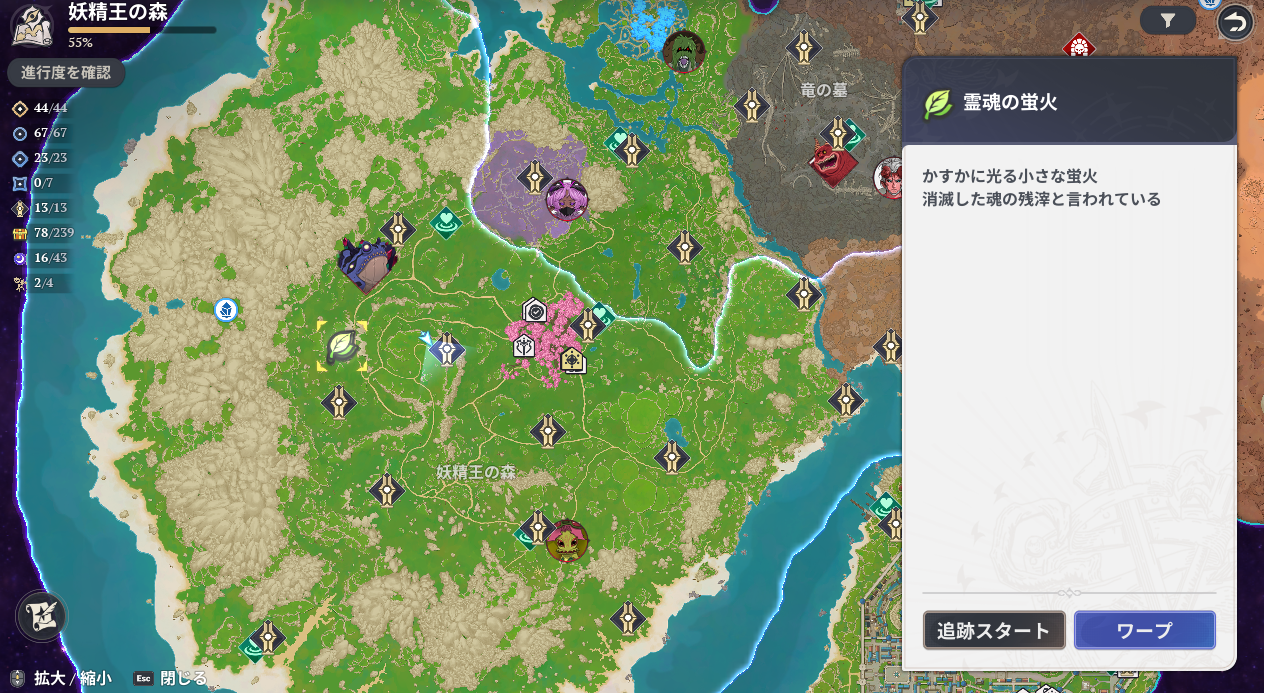
Task: Warp using the ワープ button
Action: point(1144,631)
